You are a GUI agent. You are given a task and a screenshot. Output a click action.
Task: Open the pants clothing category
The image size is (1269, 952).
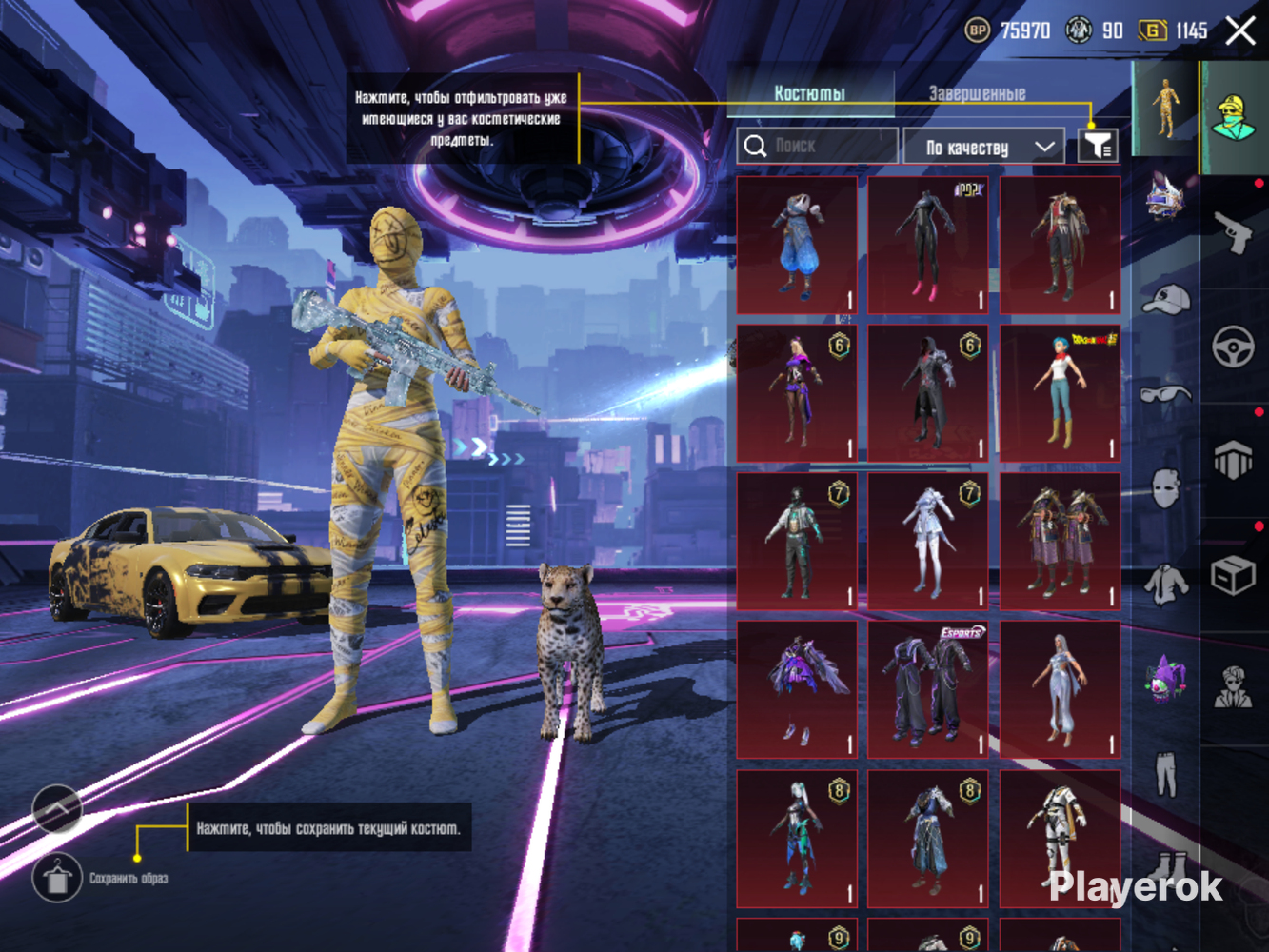tap(1166, 773)
